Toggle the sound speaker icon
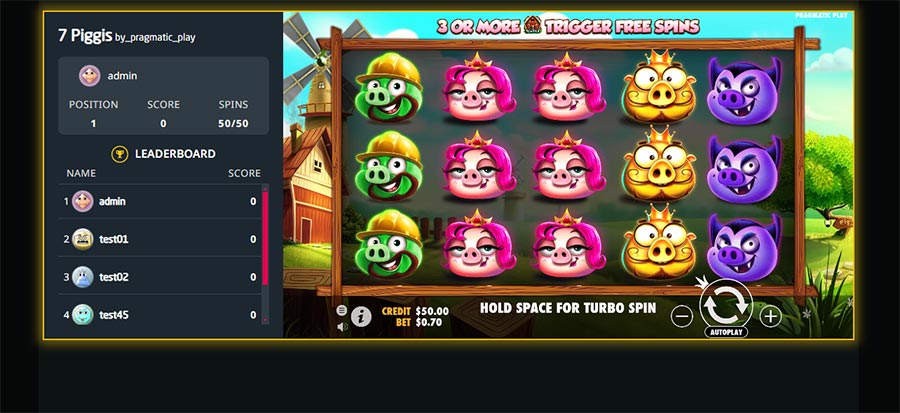The height and width of the screenshot is (413, 900). (x=342, y=326)
